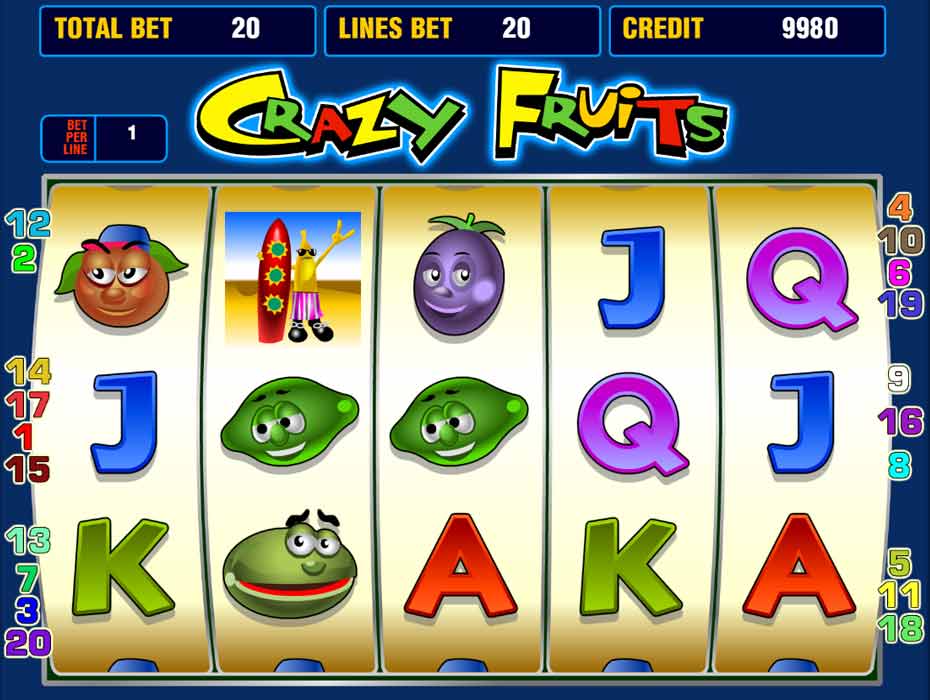
Task: Click the blue payline 3 marker
Action: pos(27,608)
